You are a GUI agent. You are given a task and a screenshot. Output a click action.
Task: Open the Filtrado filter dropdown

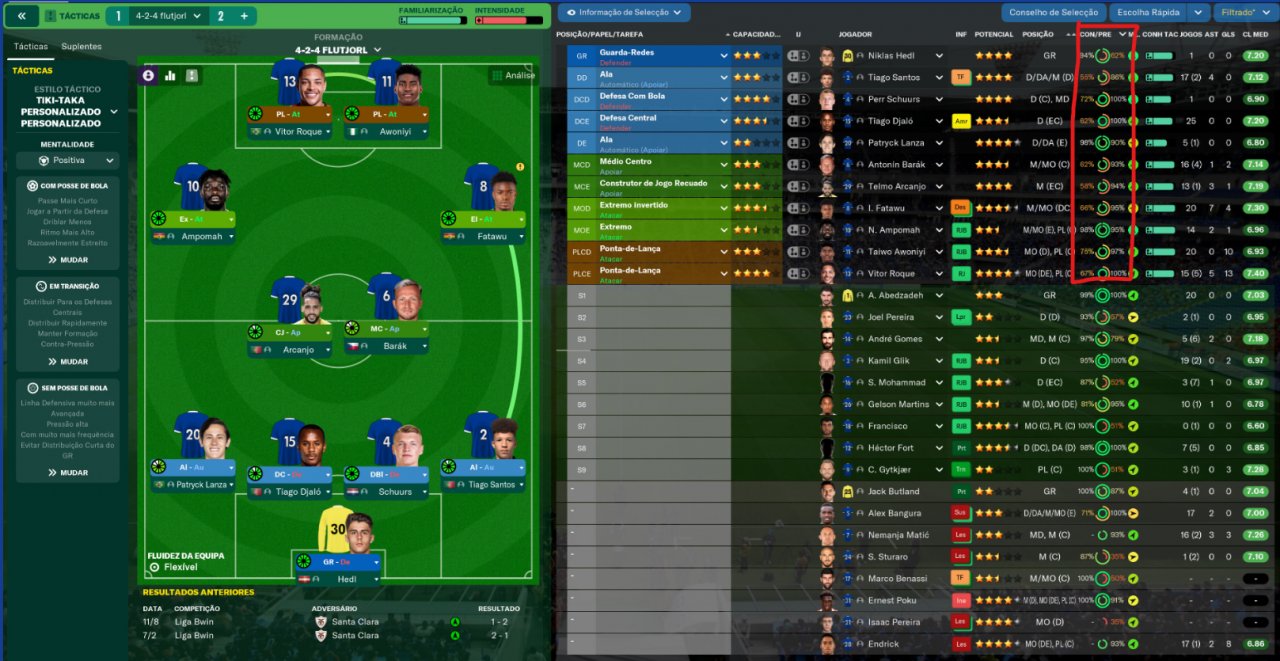click(1243, 13)
